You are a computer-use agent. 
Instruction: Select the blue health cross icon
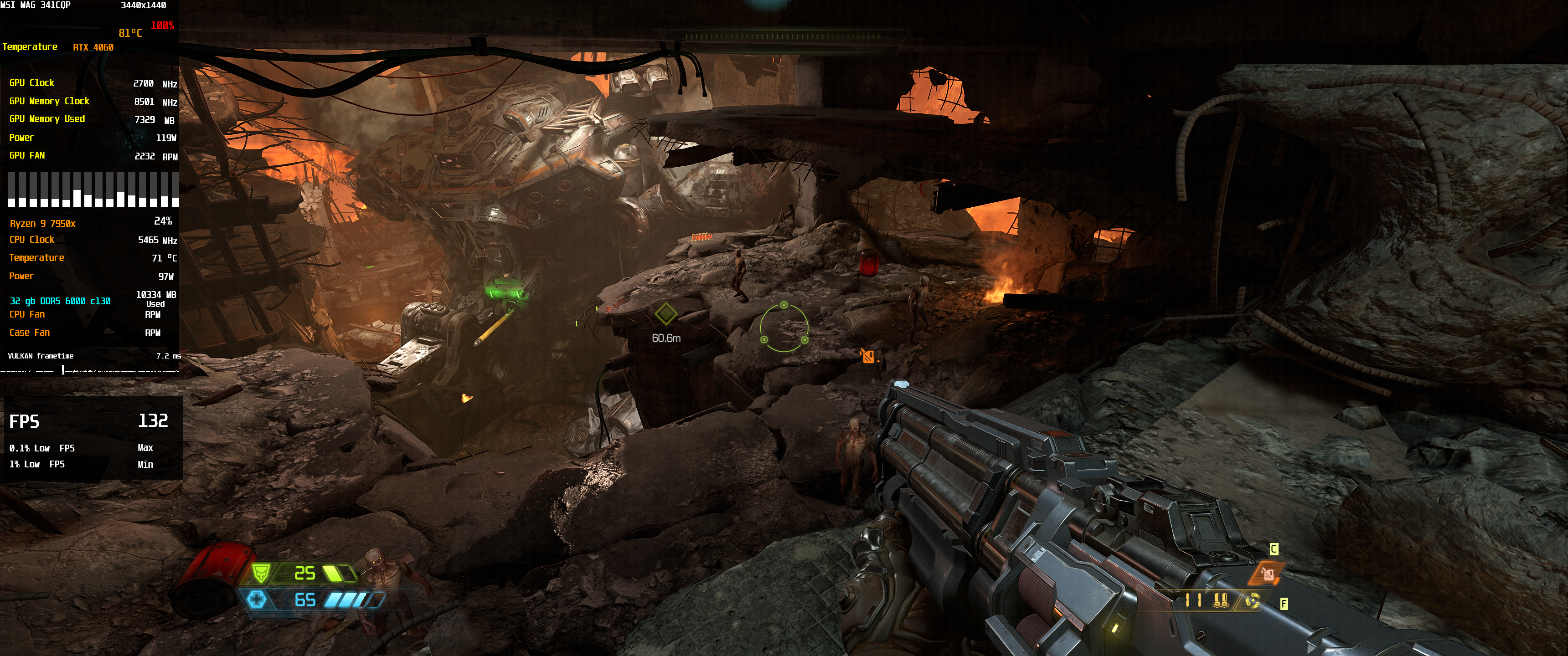point(257,600)
